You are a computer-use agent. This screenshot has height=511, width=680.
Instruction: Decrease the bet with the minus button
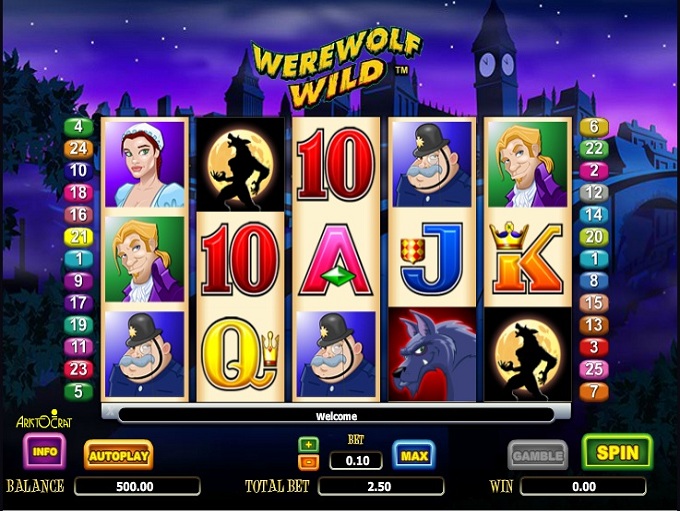309,462
